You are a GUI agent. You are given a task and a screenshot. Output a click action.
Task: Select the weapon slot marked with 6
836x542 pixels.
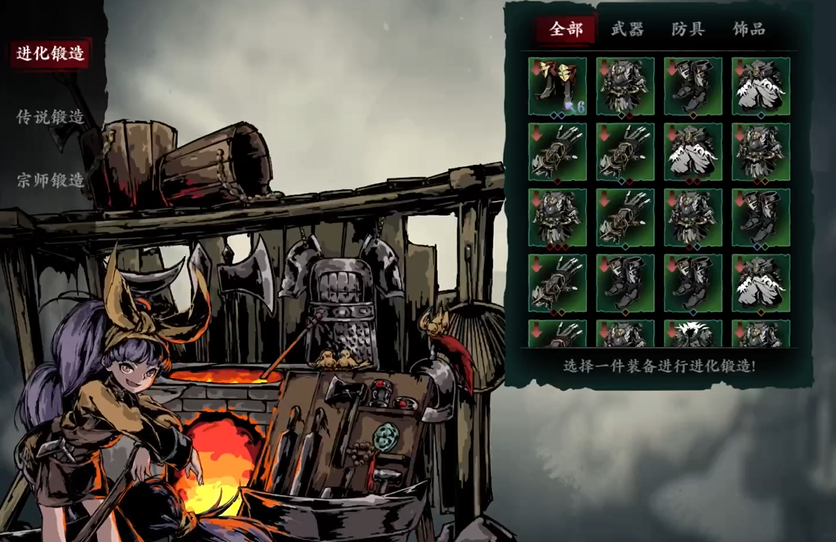(x=557, y=86)
